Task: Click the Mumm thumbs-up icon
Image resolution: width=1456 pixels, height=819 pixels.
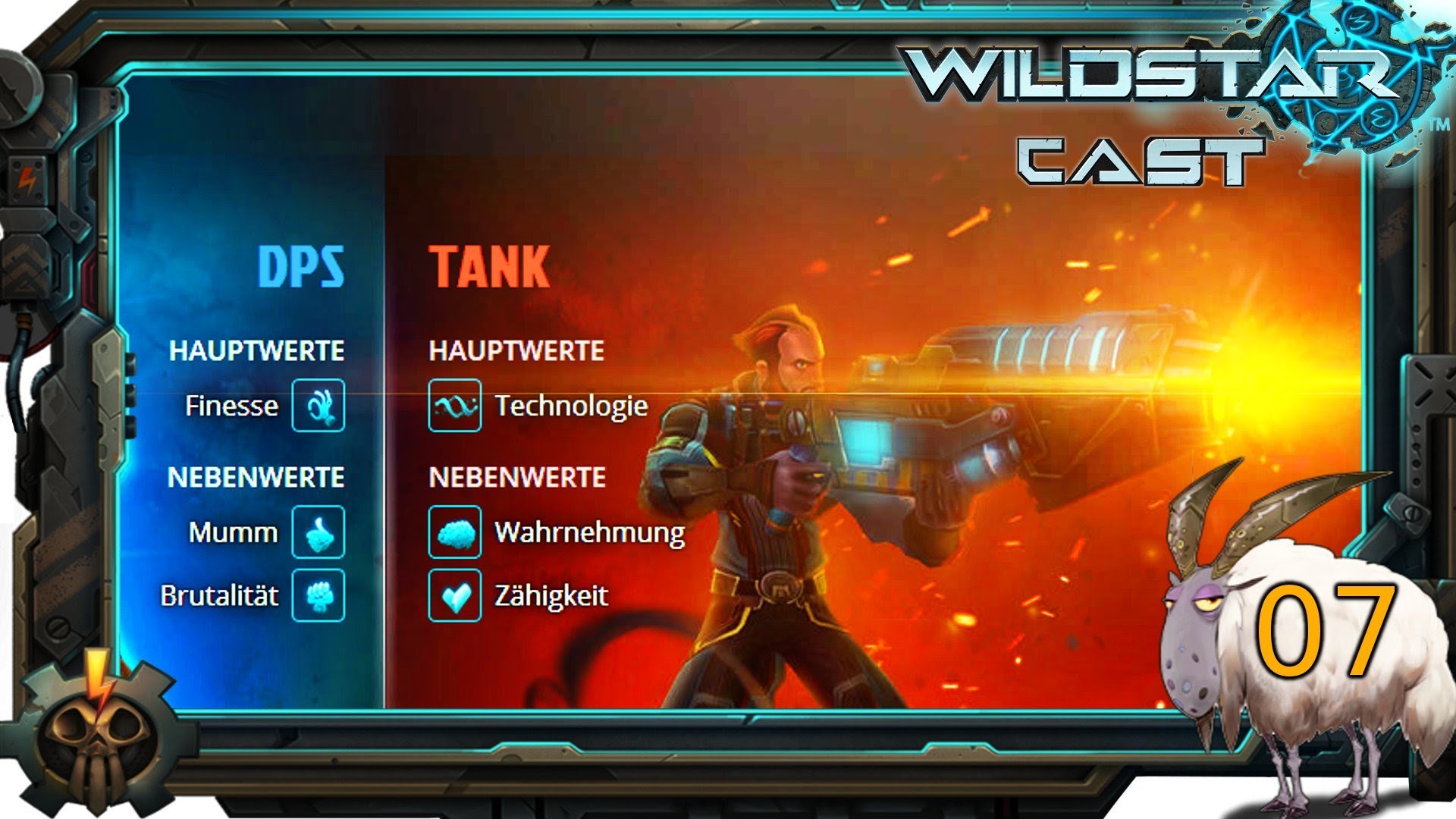Action: 319,533
